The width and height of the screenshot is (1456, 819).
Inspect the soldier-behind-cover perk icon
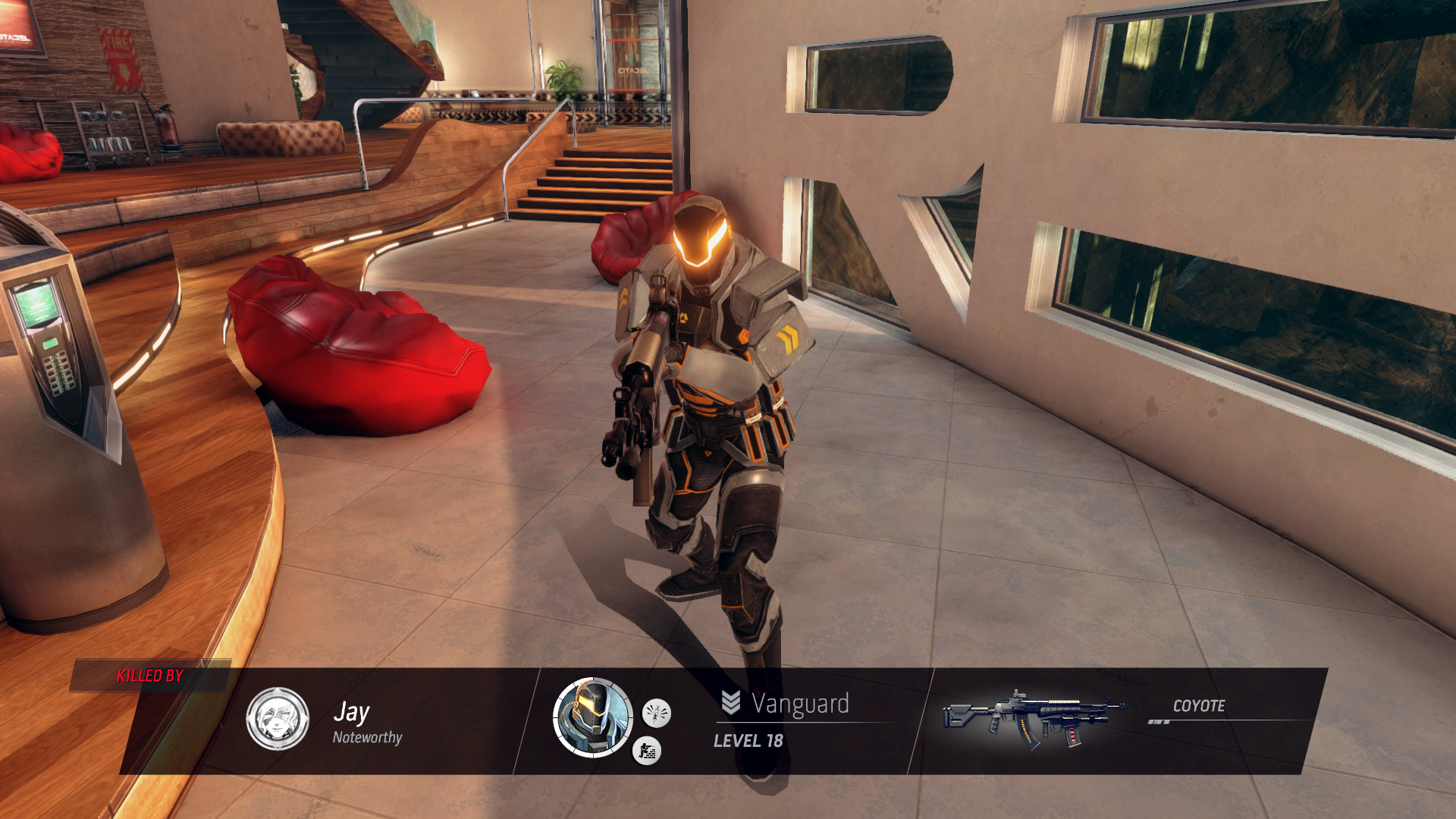pyautogui.click(x=647, y=751)
